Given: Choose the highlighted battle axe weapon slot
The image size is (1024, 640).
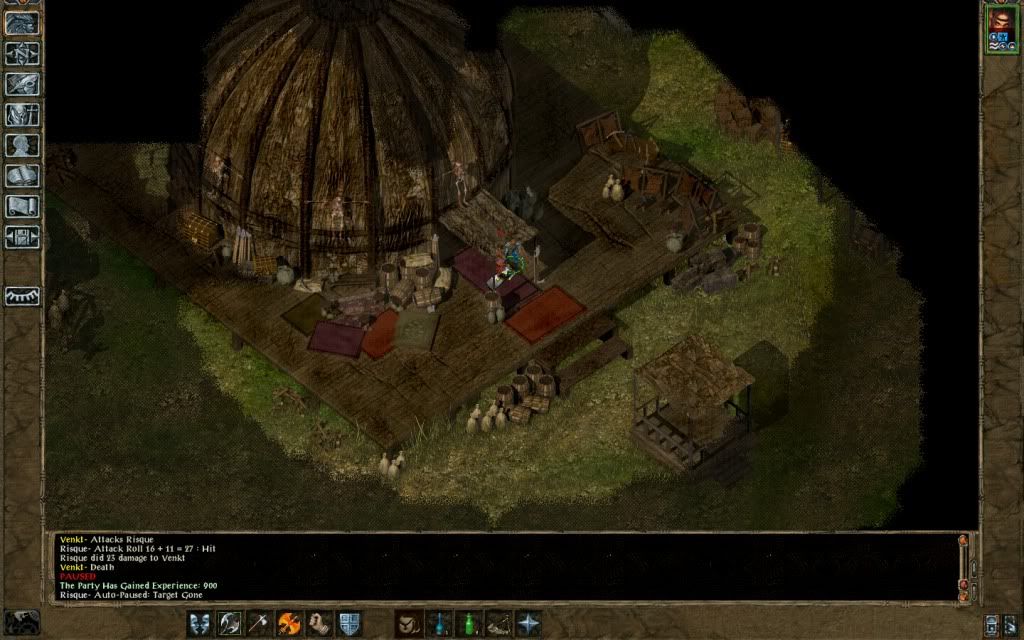Looking at the screenshot, I should 230,623.
